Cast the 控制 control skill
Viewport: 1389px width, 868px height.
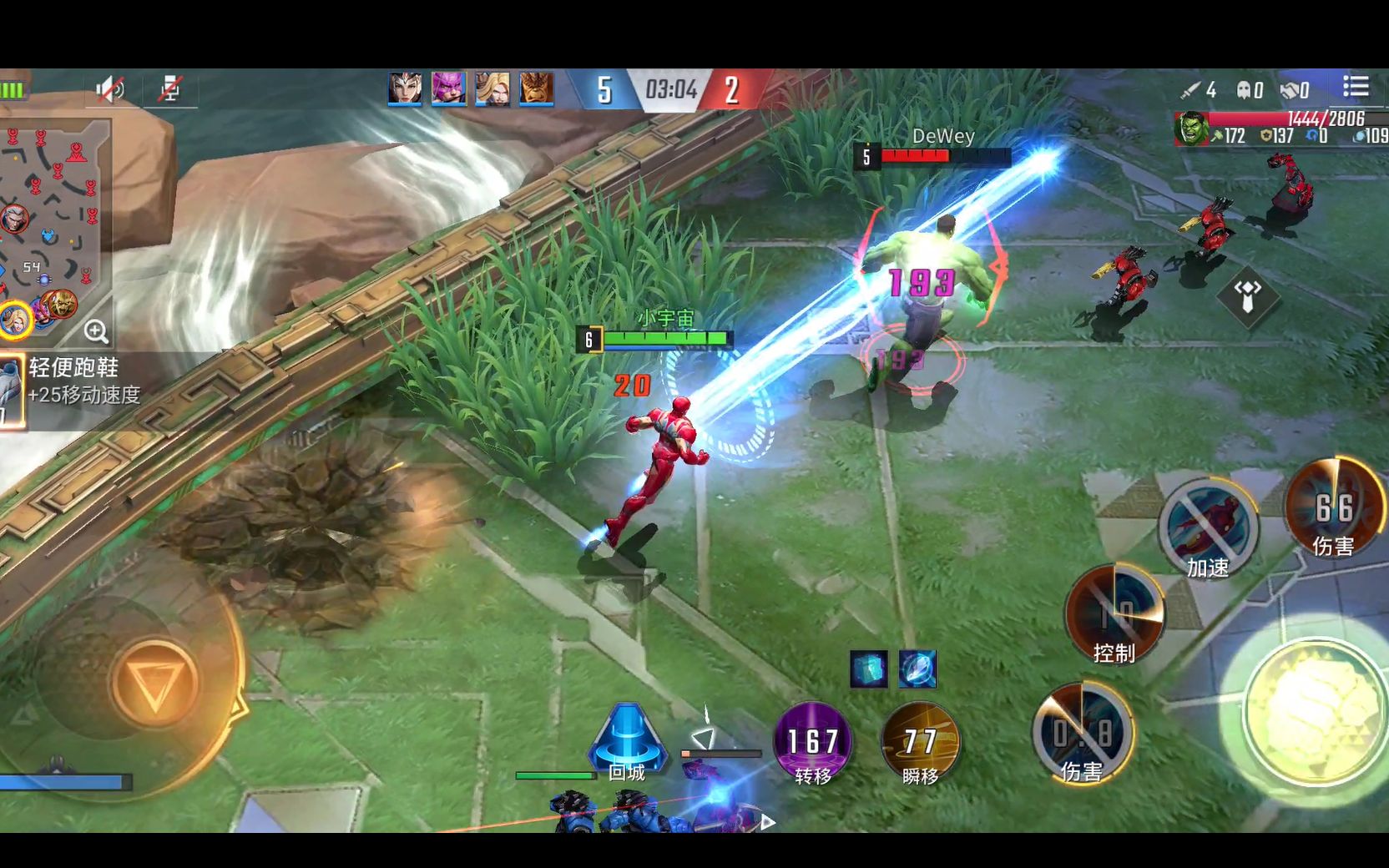point(1114,614)
